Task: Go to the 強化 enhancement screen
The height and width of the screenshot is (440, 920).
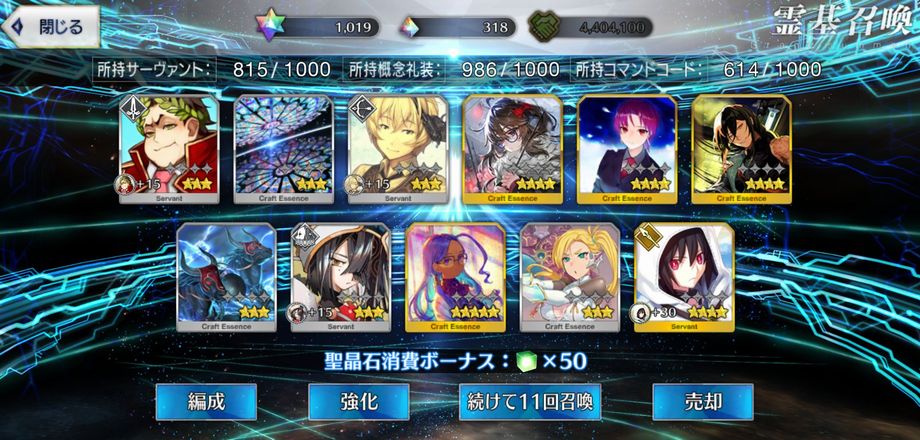Action: [x=359, y=402]
